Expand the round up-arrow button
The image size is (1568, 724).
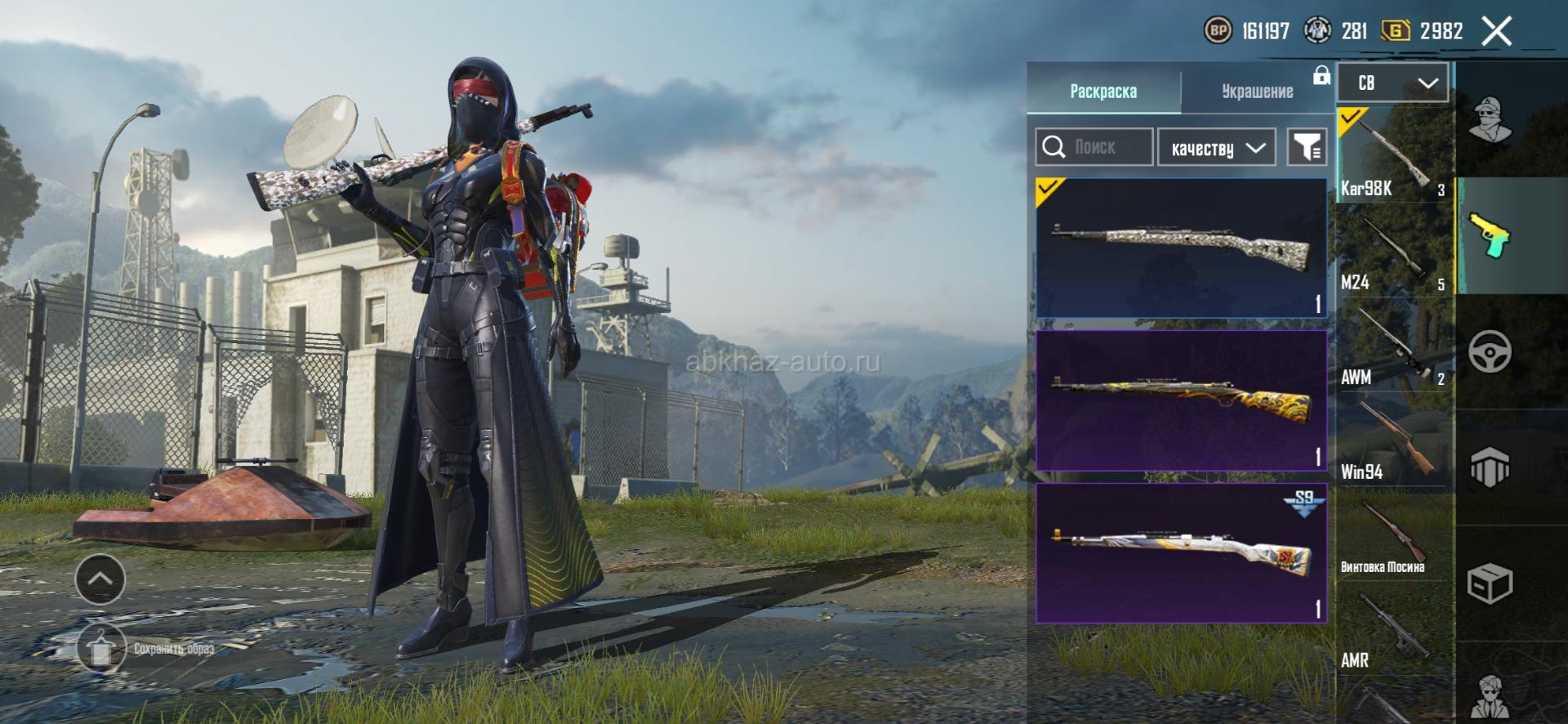tap(100, 579)
